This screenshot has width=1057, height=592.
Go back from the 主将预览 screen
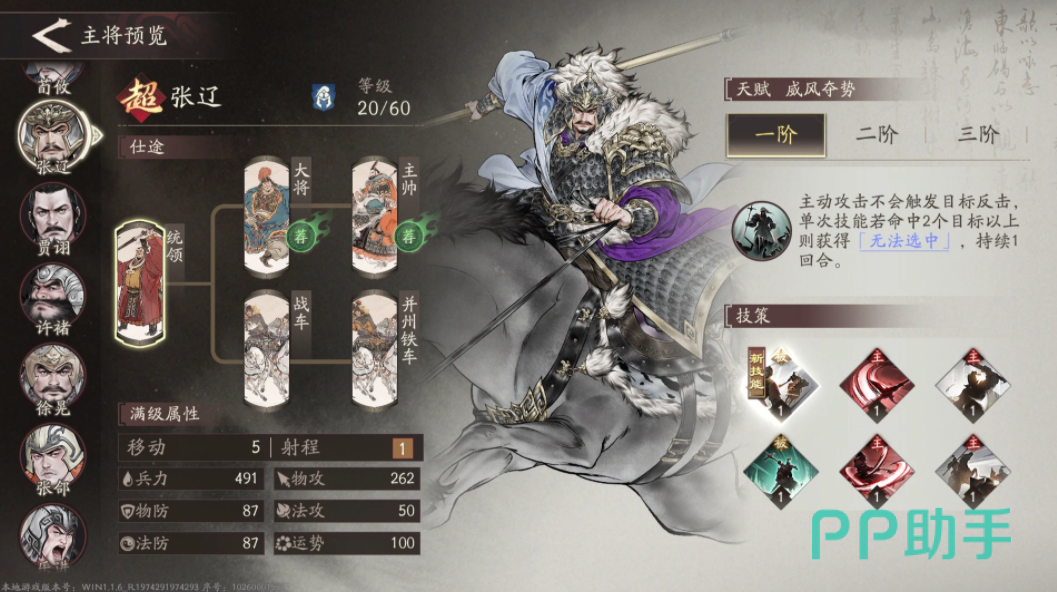point(48,36)
